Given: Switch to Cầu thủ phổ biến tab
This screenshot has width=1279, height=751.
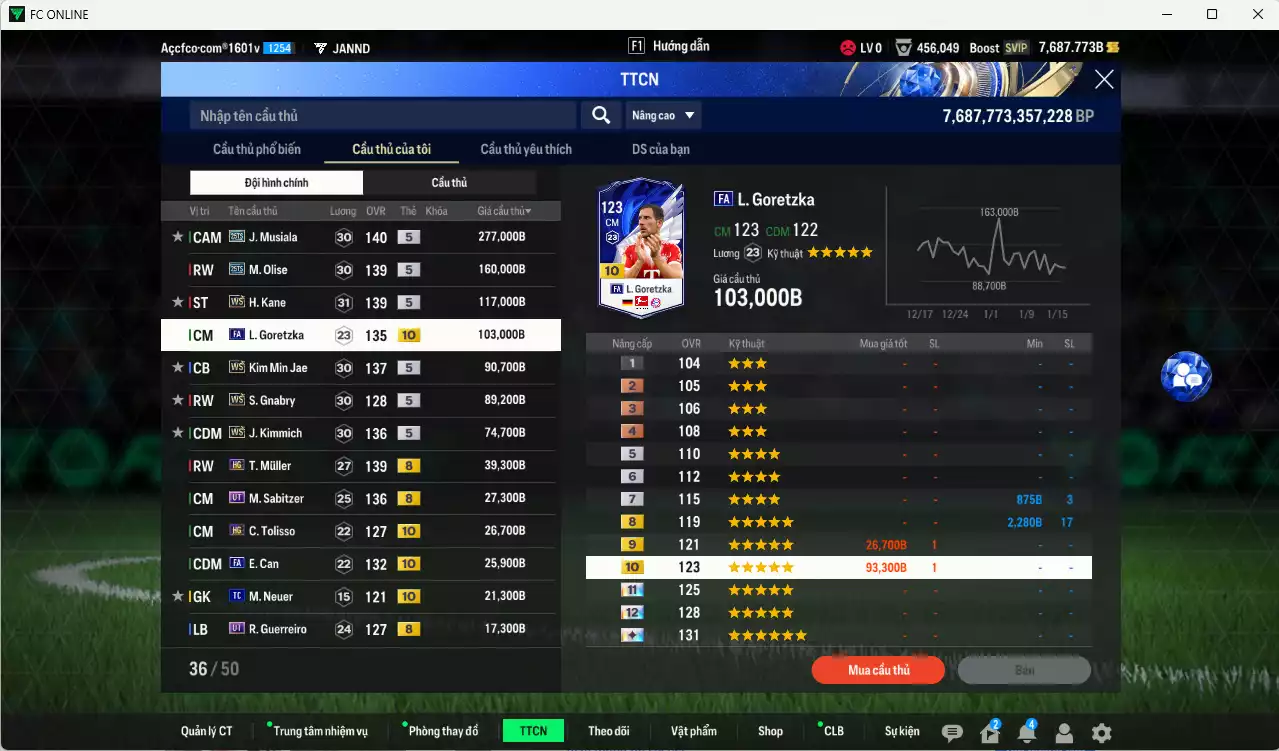Looking at the screenshot, I should pyautogui.click(x=257, y=150).
